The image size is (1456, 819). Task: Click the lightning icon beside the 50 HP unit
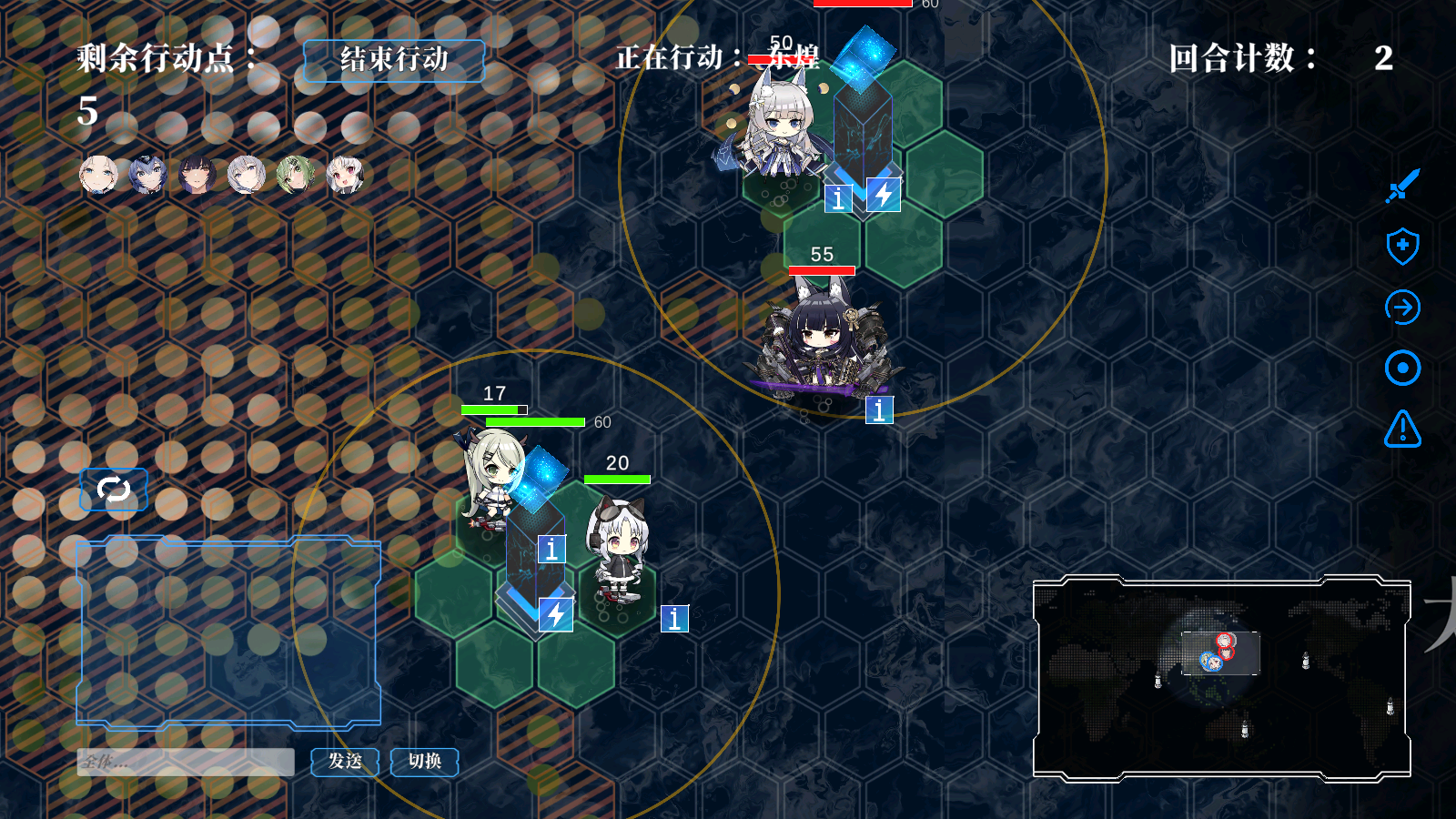pyautogui.click(x=884, y=195)
